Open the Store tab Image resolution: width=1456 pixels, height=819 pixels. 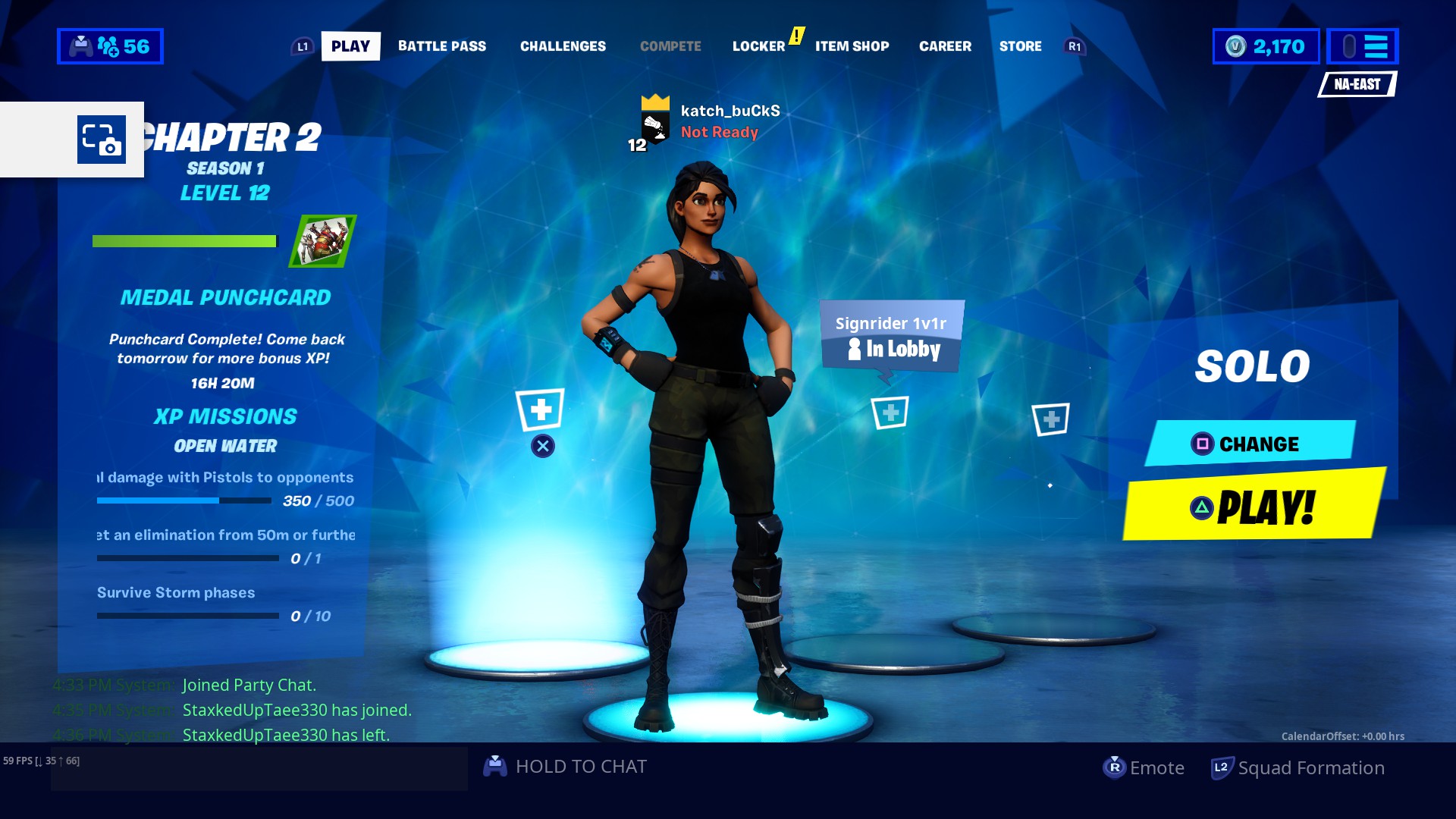[1020, 46]
